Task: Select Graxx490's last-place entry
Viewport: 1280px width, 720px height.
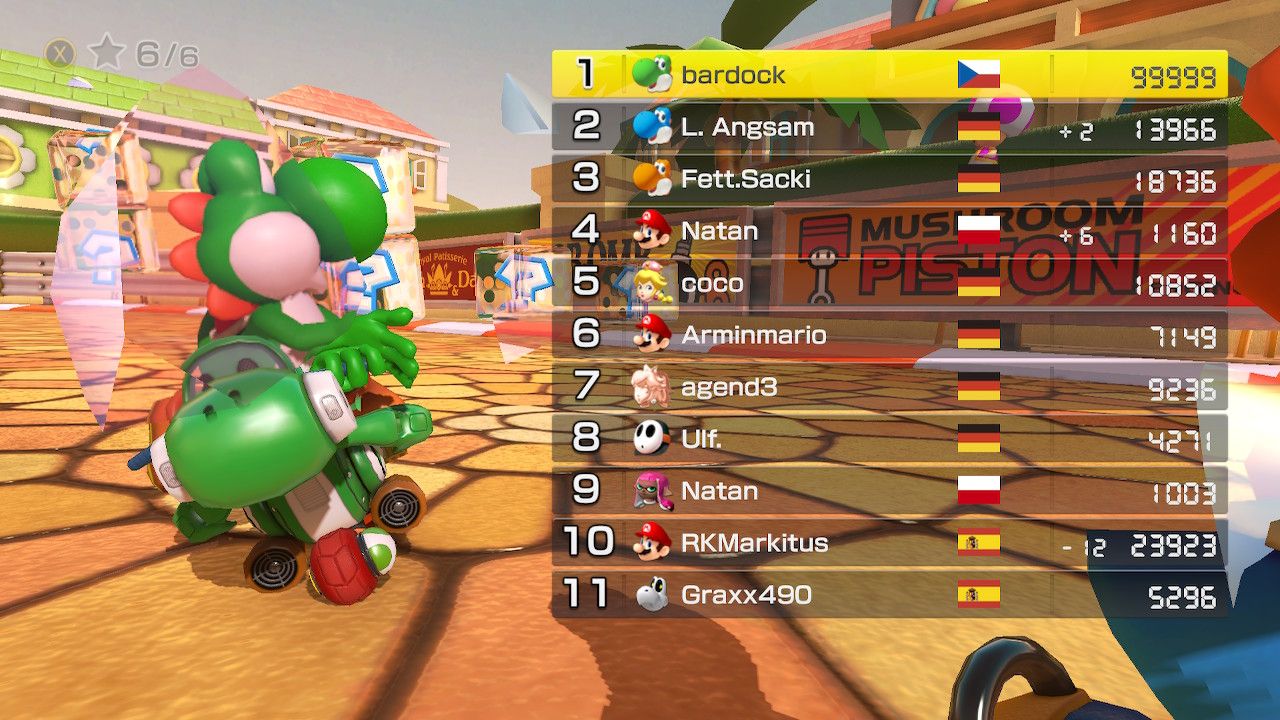Action: pos(889,595)
